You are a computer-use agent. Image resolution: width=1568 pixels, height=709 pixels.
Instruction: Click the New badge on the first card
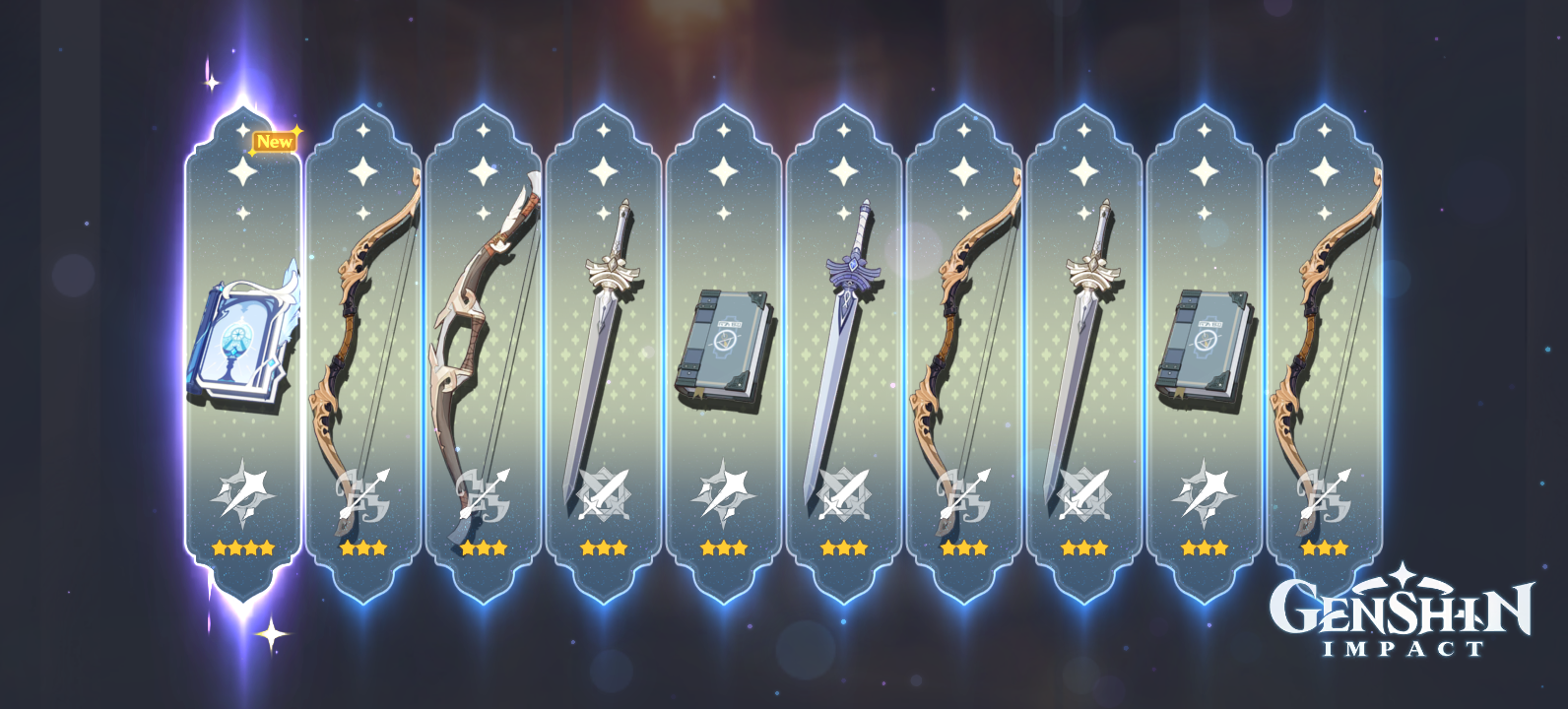click(x=273, y=140)
